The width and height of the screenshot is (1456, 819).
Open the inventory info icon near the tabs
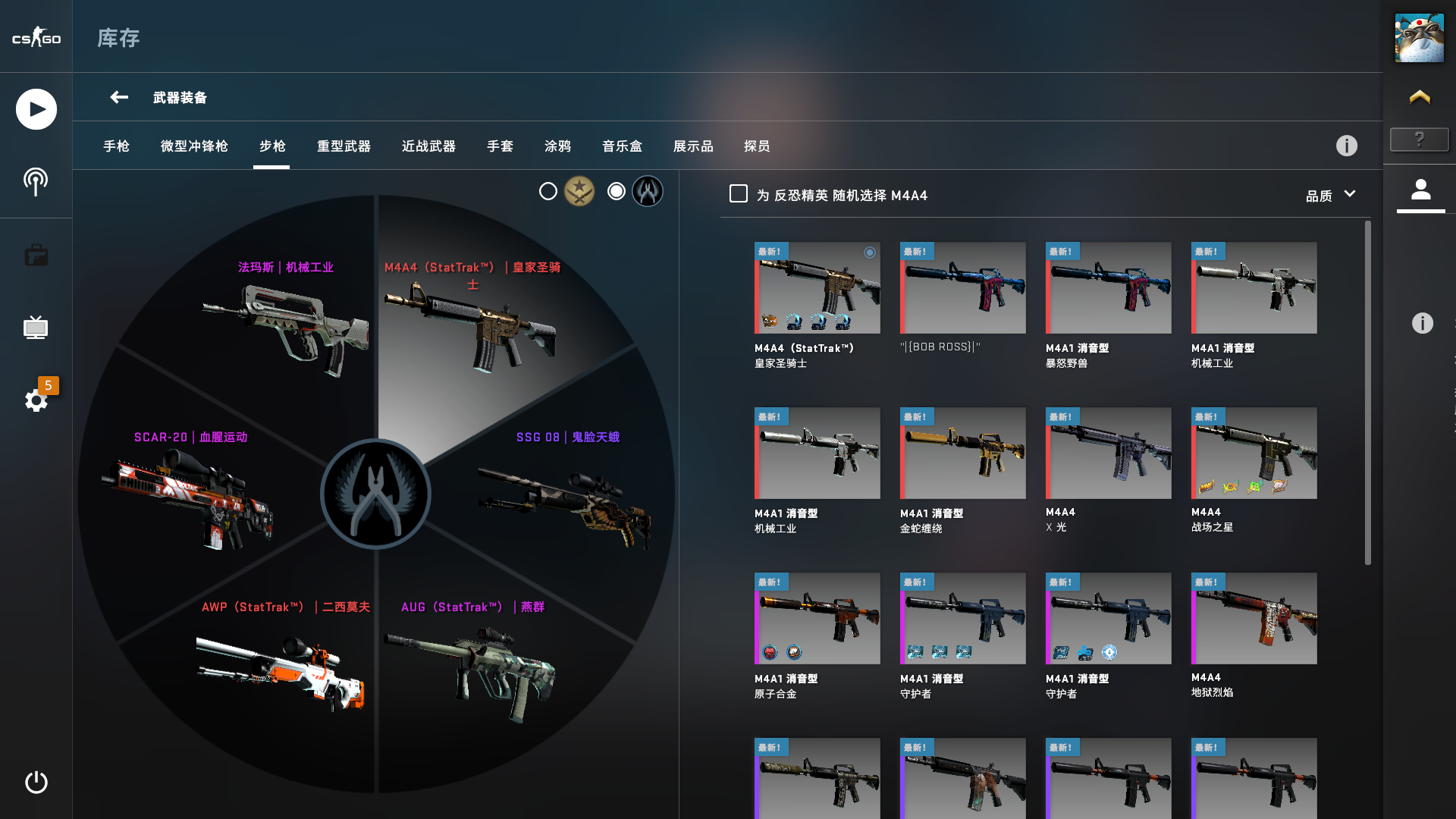(x=1347, y=145)
